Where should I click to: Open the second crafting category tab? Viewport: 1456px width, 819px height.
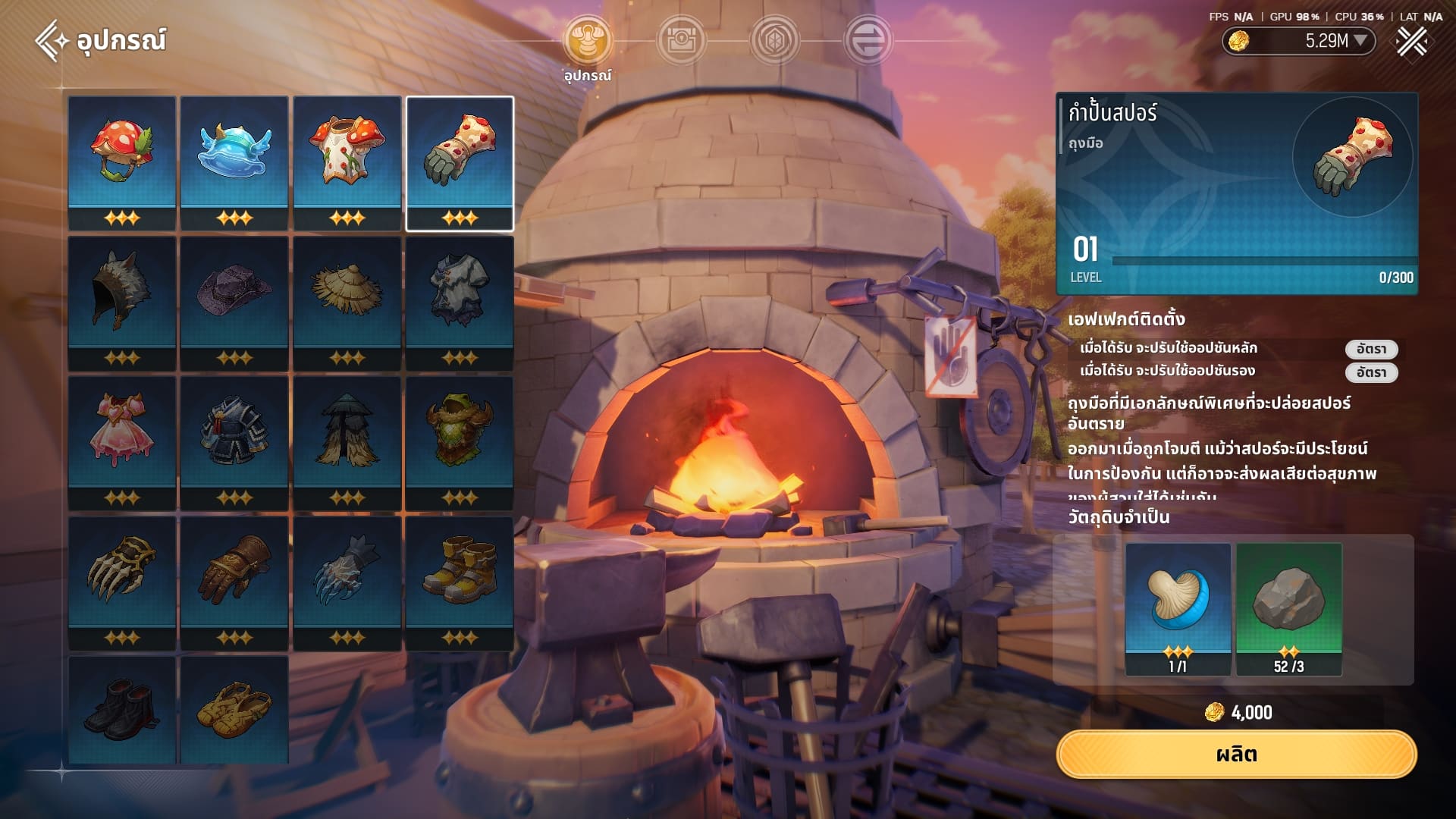pyautogui.click(x=681, y=41)
